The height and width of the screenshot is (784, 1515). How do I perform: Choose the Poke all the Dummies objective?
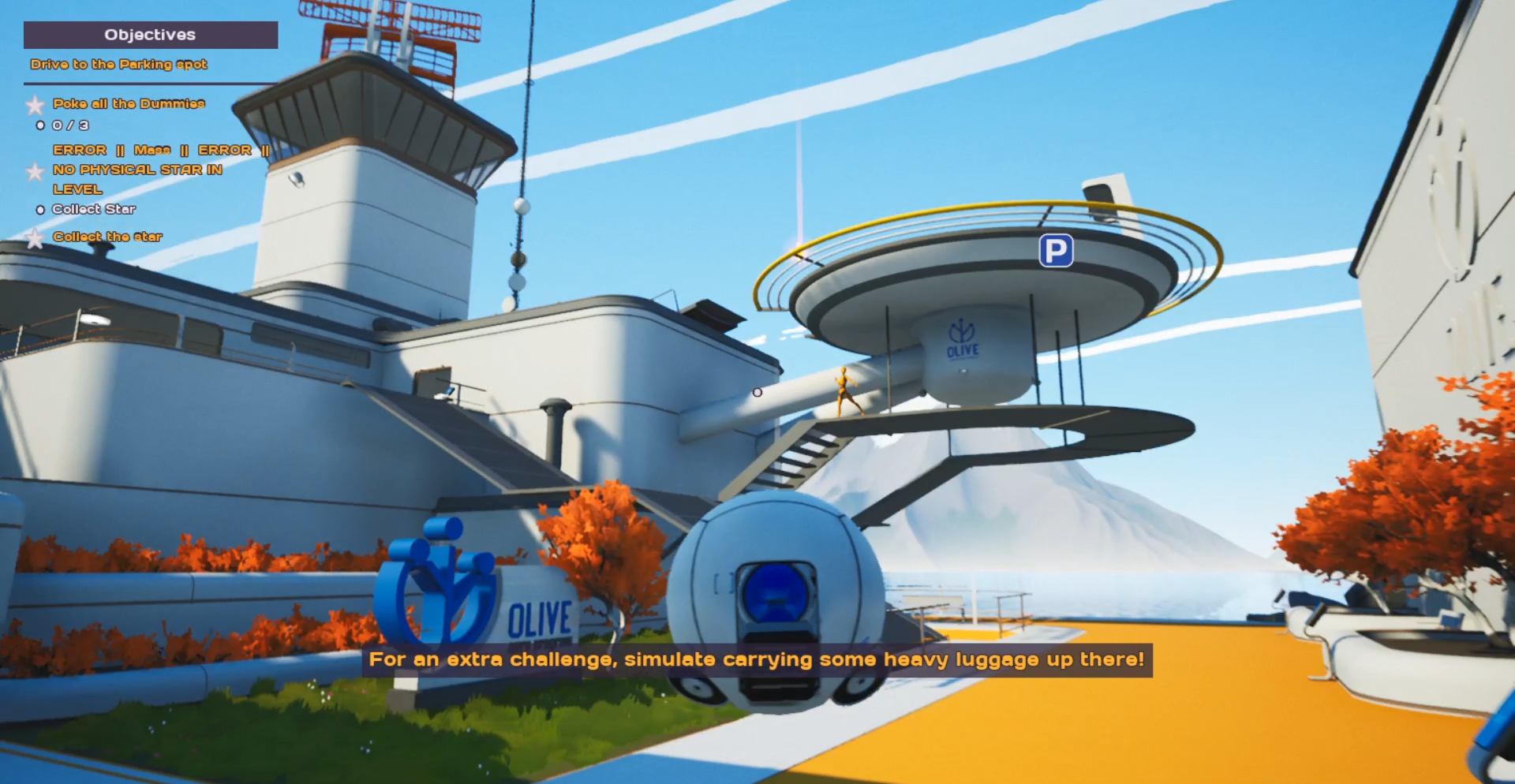129,103
